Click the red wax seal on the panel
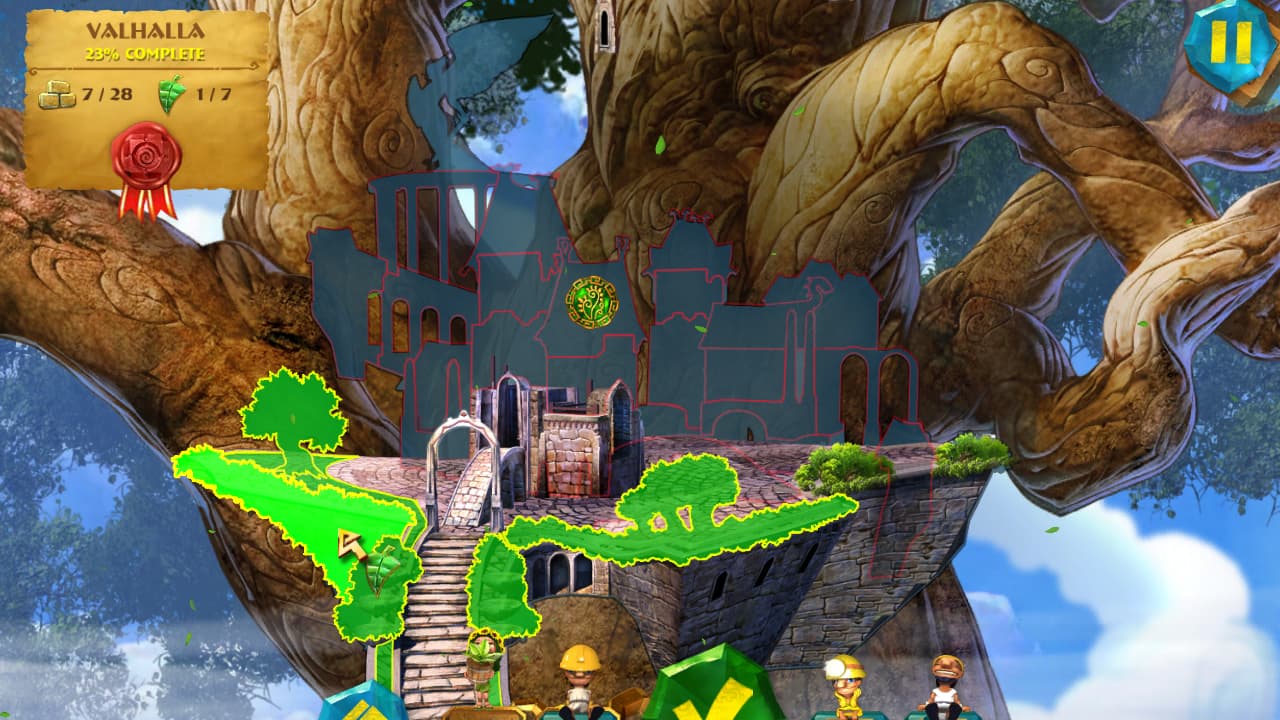1280x720 pixels. click(144, 150)
